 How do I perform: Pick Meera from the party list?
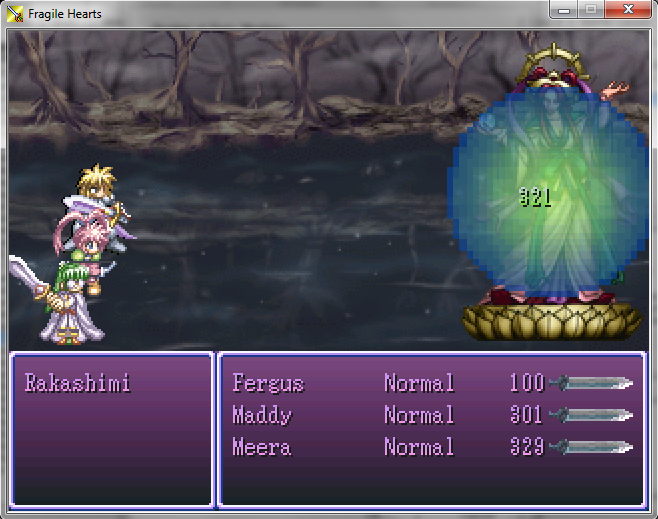point(262,447)
